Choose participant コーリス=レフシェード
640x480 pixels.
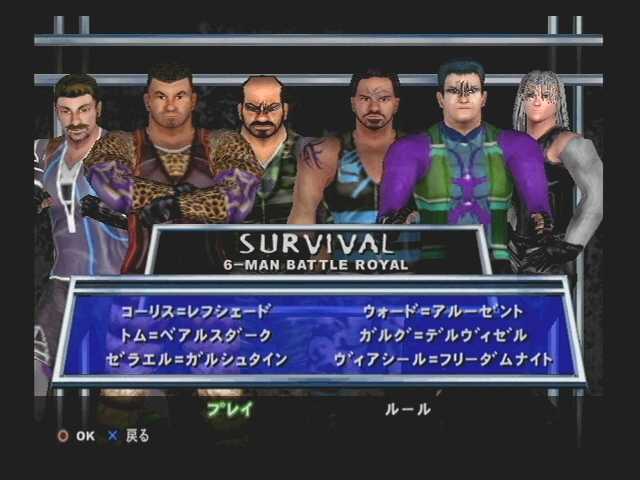(x=196, y=311)
